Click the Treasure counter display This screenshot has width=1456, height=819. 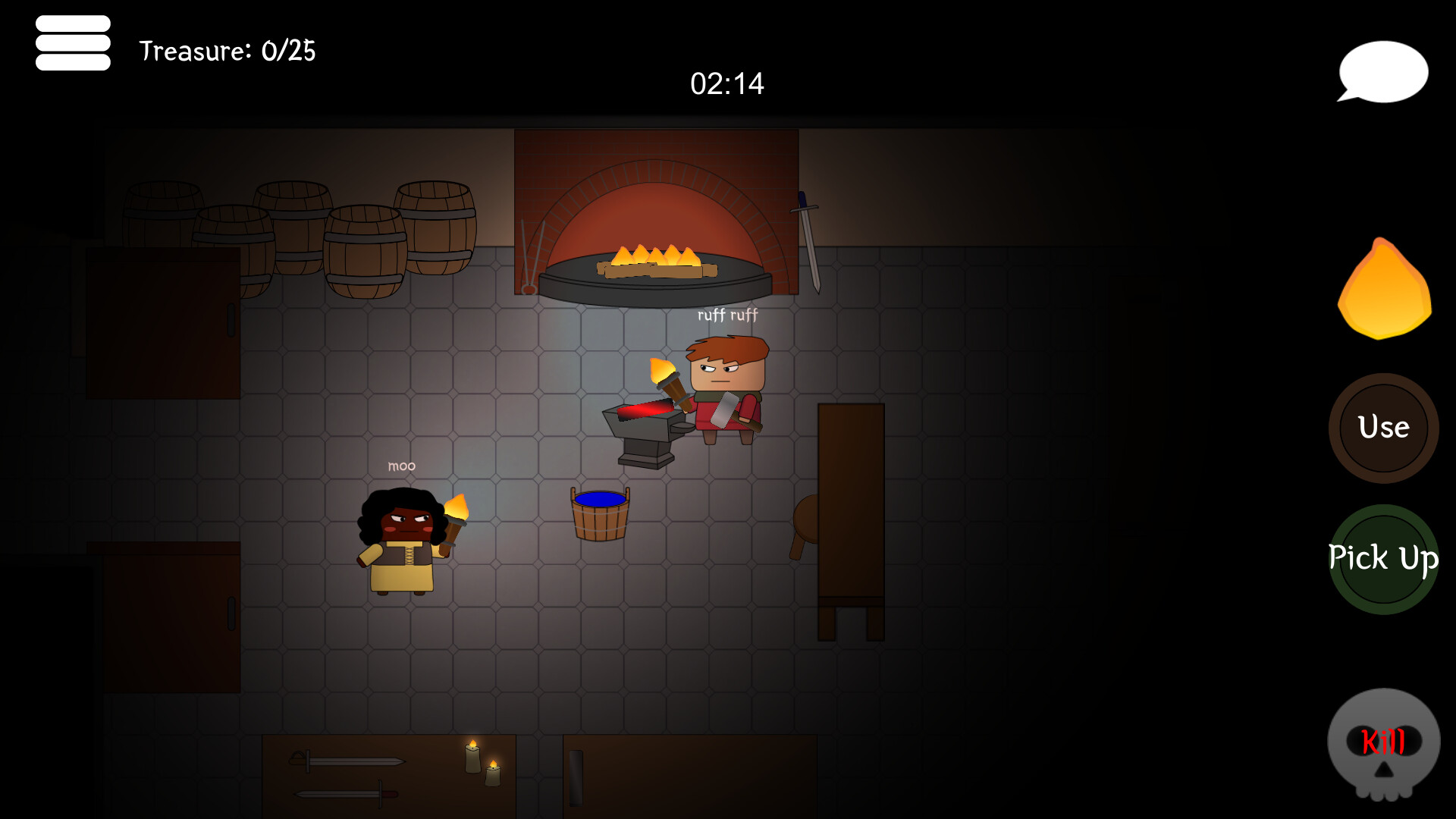[226, 52]
